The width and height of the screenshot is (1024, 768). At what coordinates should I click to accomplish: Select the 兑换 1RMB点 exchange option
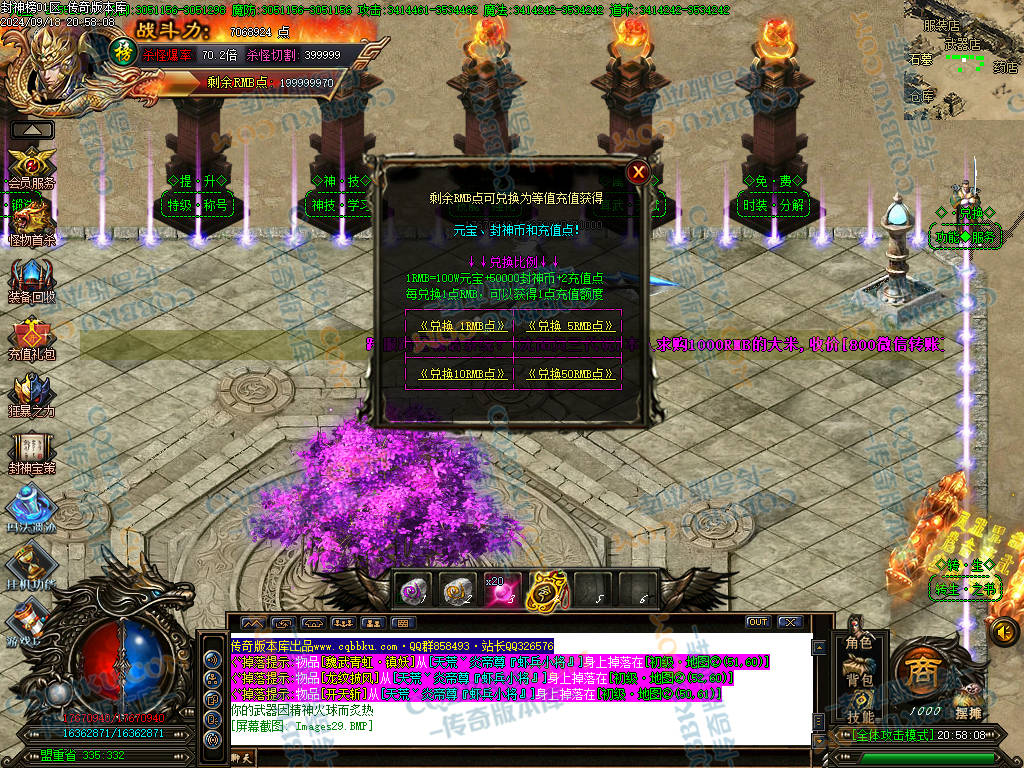coord(458,326)
